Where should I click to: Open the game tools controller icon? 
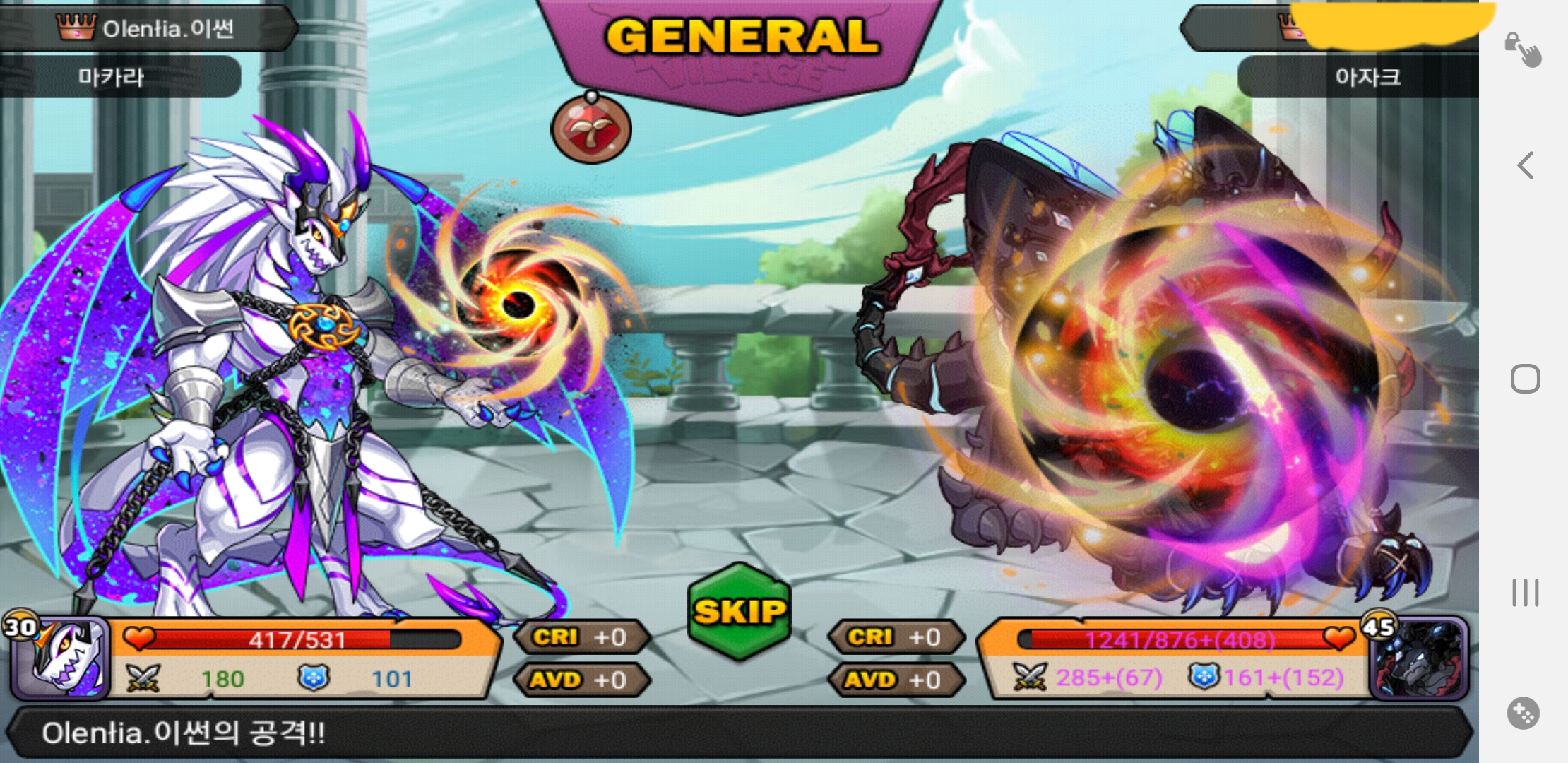pos(1524,714)
